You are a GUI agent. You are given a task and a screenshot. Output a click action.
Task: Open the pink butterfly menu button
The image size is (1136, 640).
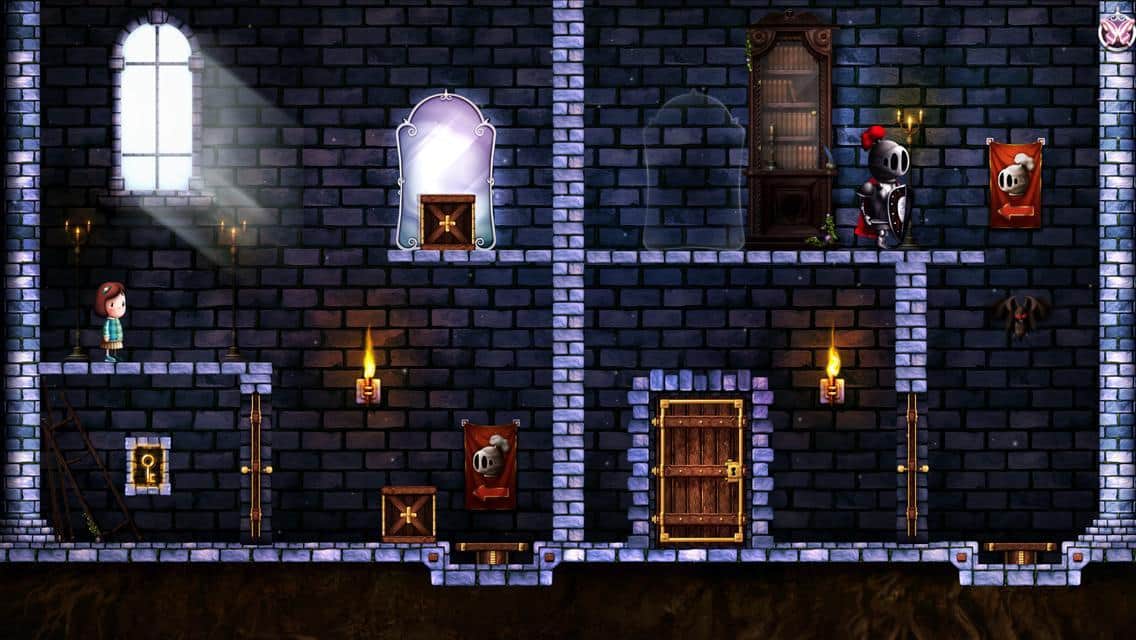[1115, 31]
